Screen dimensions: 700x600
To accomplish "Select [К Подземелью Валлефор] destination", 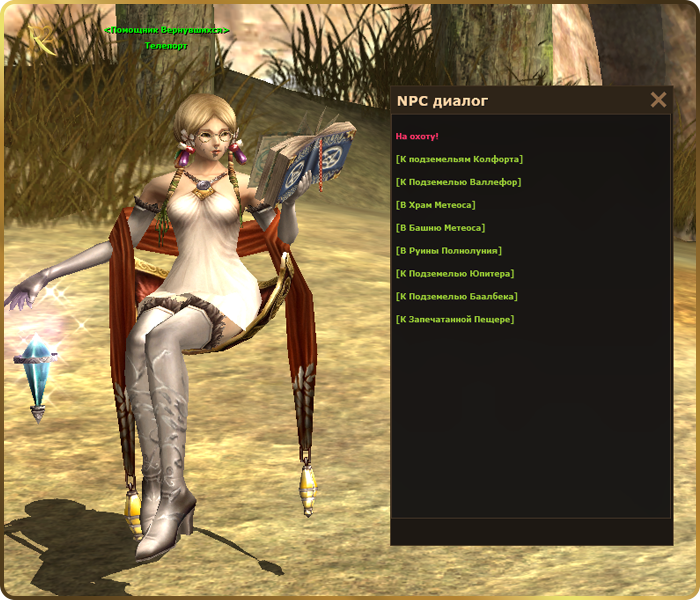I will (x=458, y=182).
